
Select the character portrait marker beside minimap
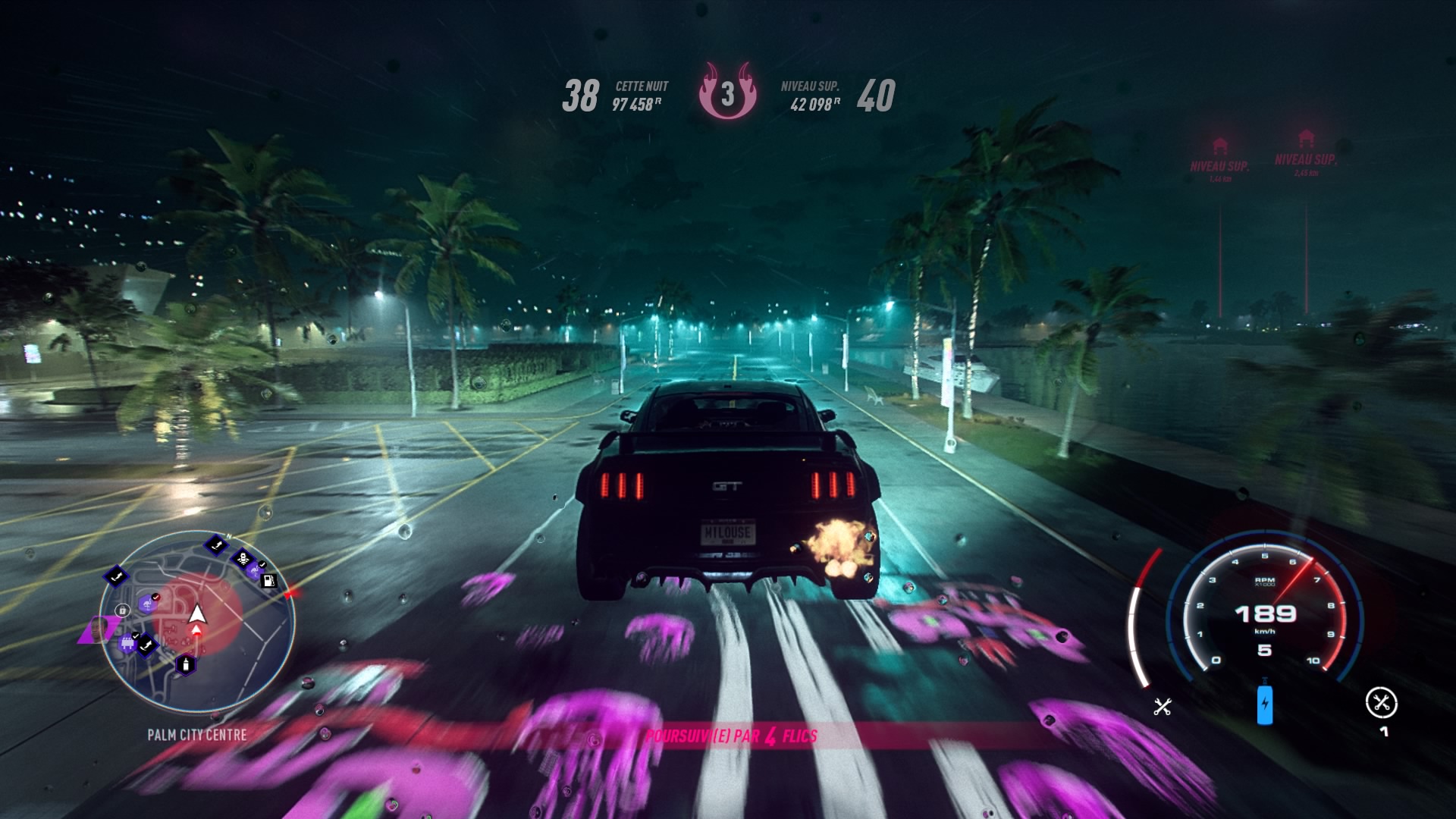coord(97,629)
